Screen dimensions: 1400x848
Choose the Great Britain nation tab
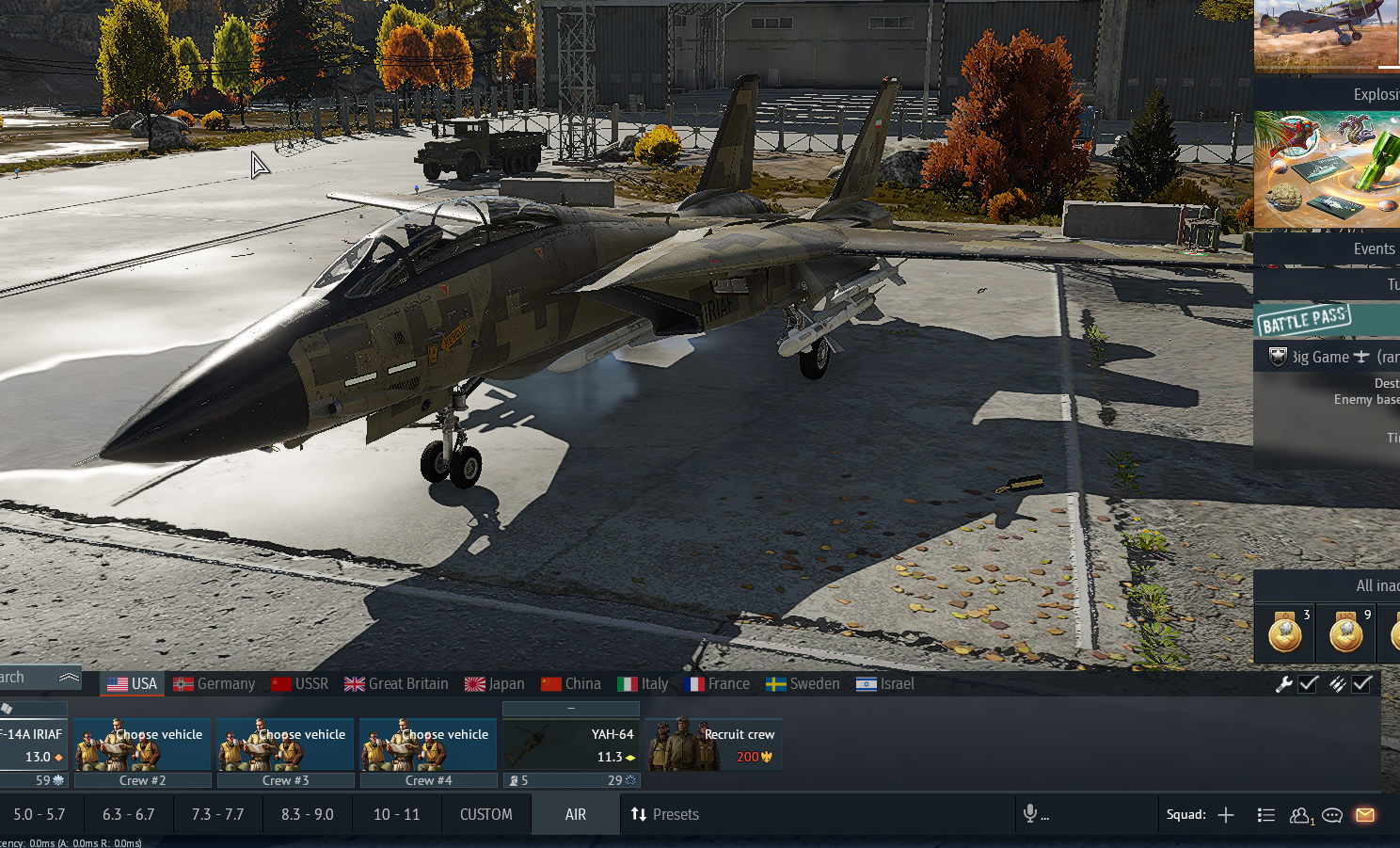point(396,684)
